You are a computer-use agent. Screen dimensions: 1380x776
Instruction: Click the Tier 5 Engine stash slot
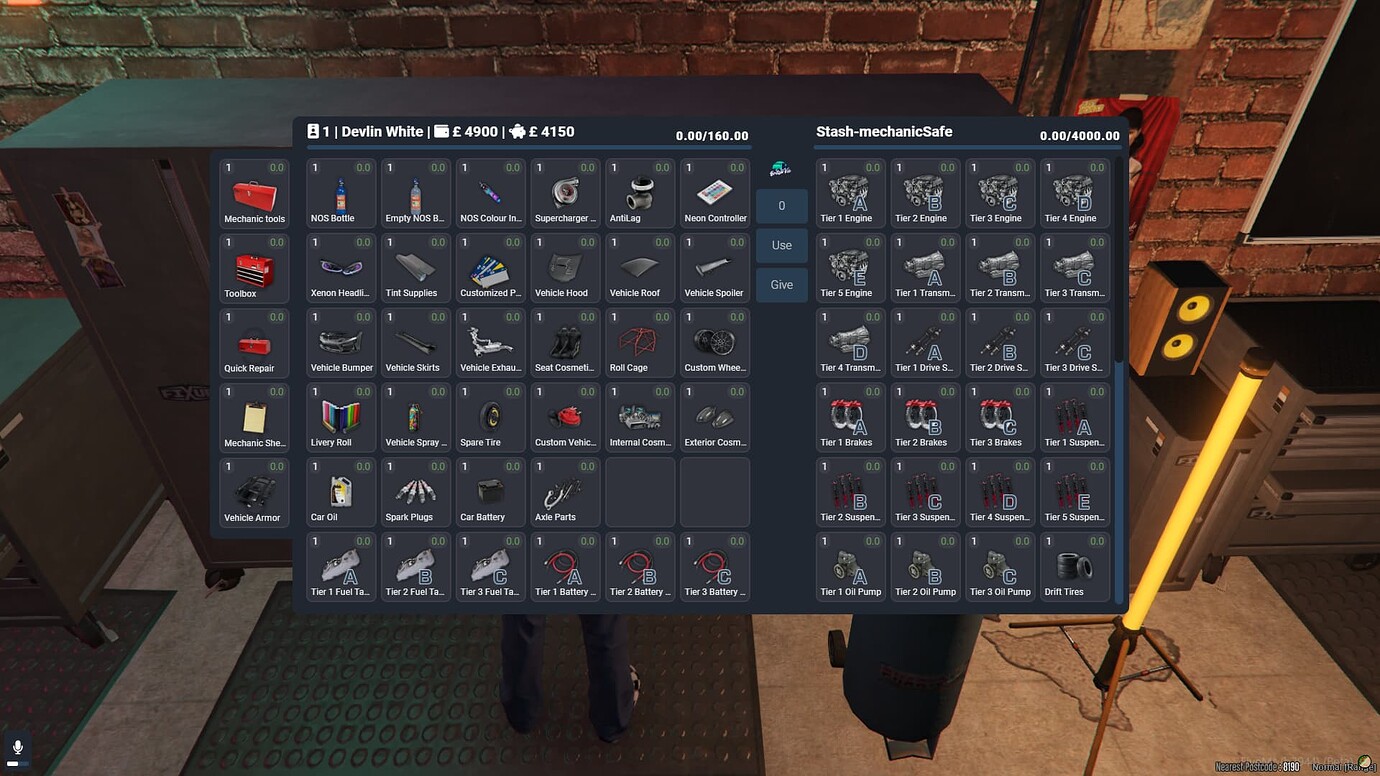click(x=849, y=265)
